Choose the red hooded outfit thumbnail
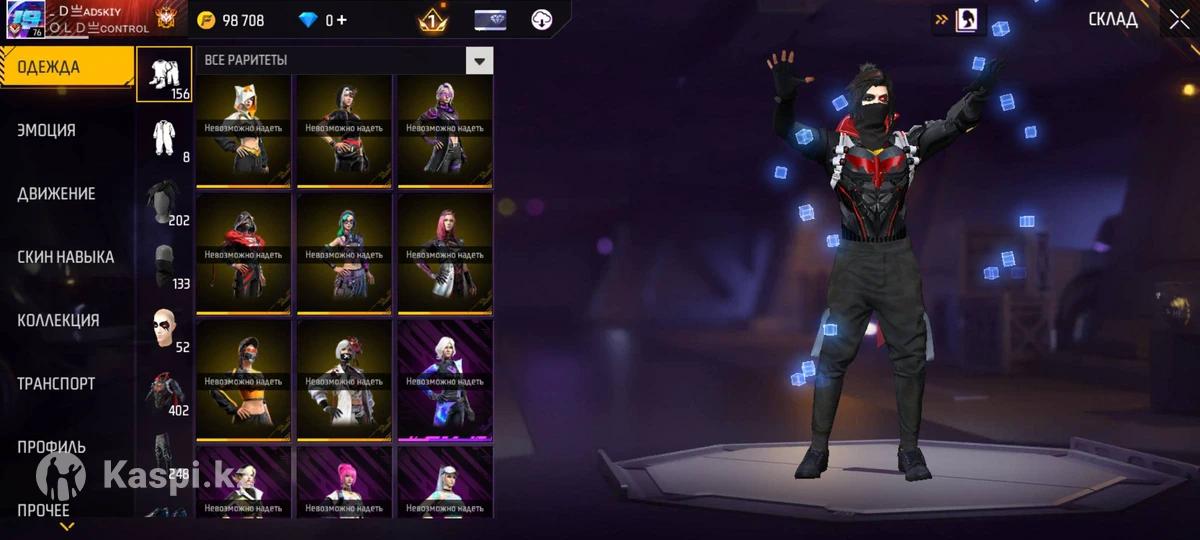 click(244, 255)
